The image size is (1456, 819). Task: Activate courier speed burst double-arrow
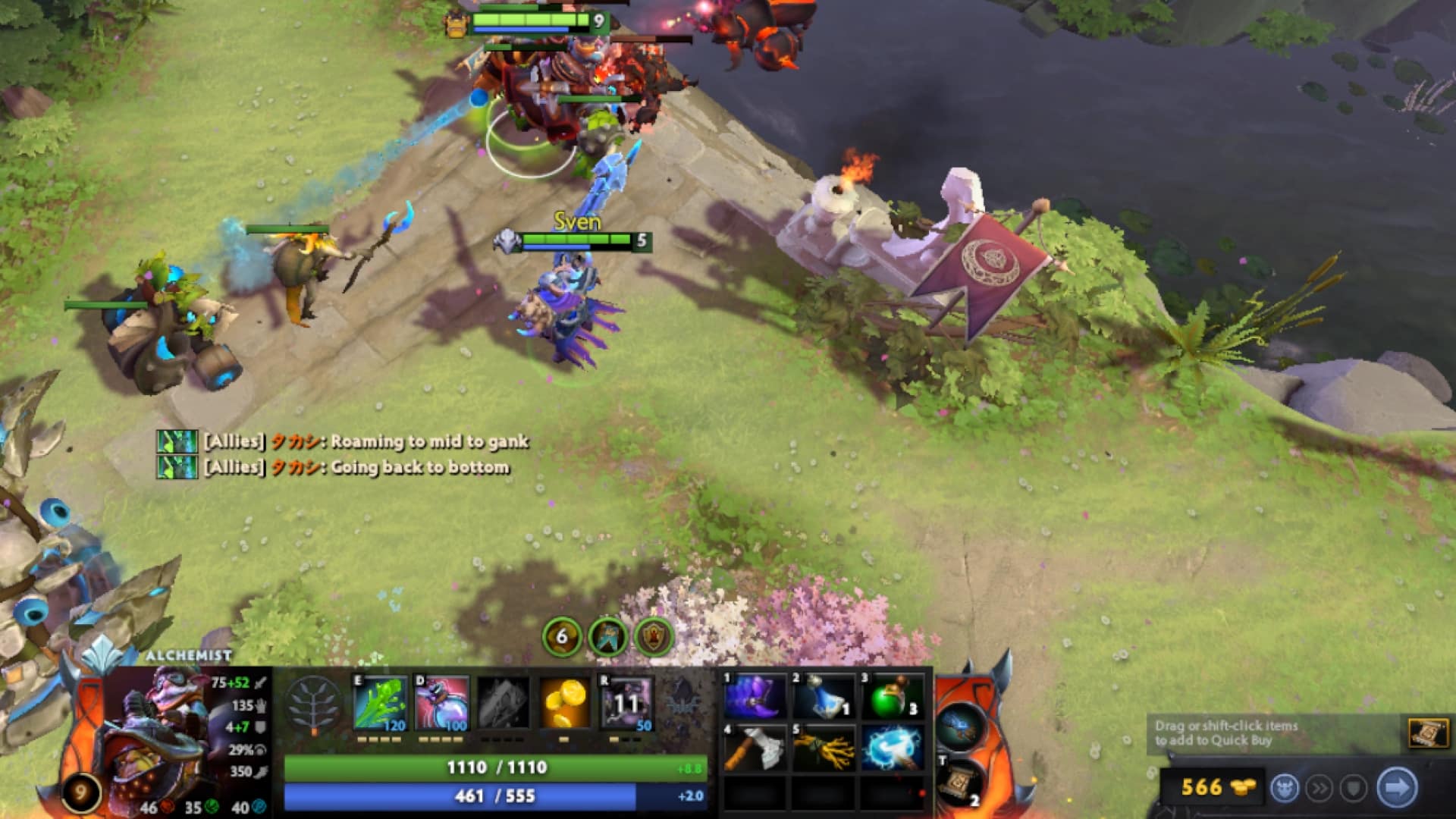tap(1320, 787)
